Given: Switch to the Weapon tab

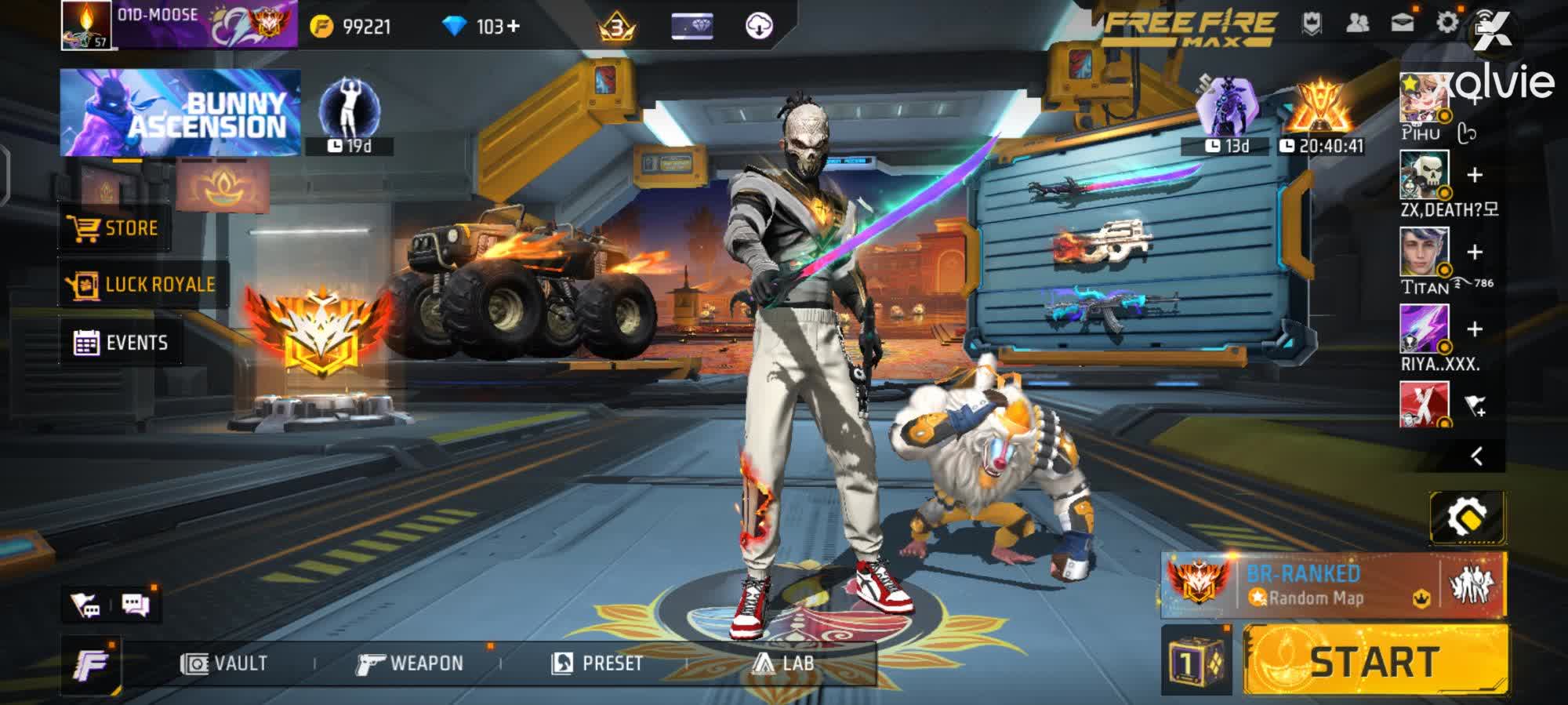Looking at the screenshot, I should (416, 663).
